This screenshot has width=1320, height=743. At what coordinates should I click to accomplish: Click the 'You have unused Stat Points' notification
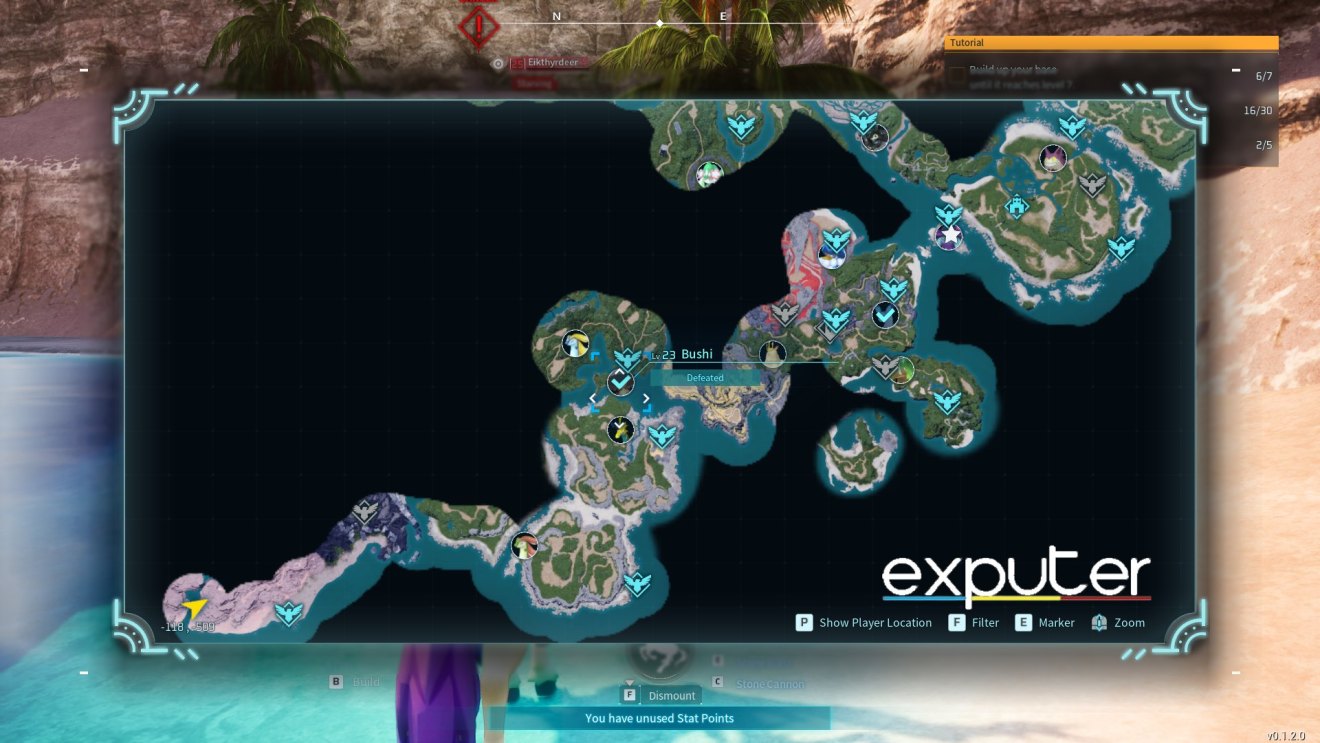coord(660,718)
